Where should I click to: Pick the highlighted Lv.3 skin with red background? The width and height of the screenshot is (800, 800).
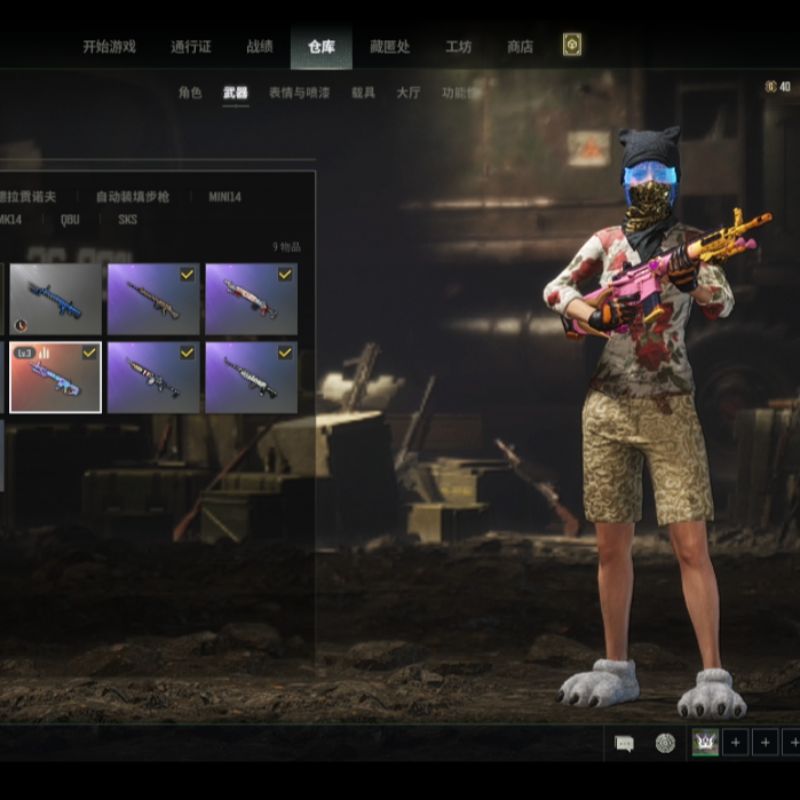(55, 377)
